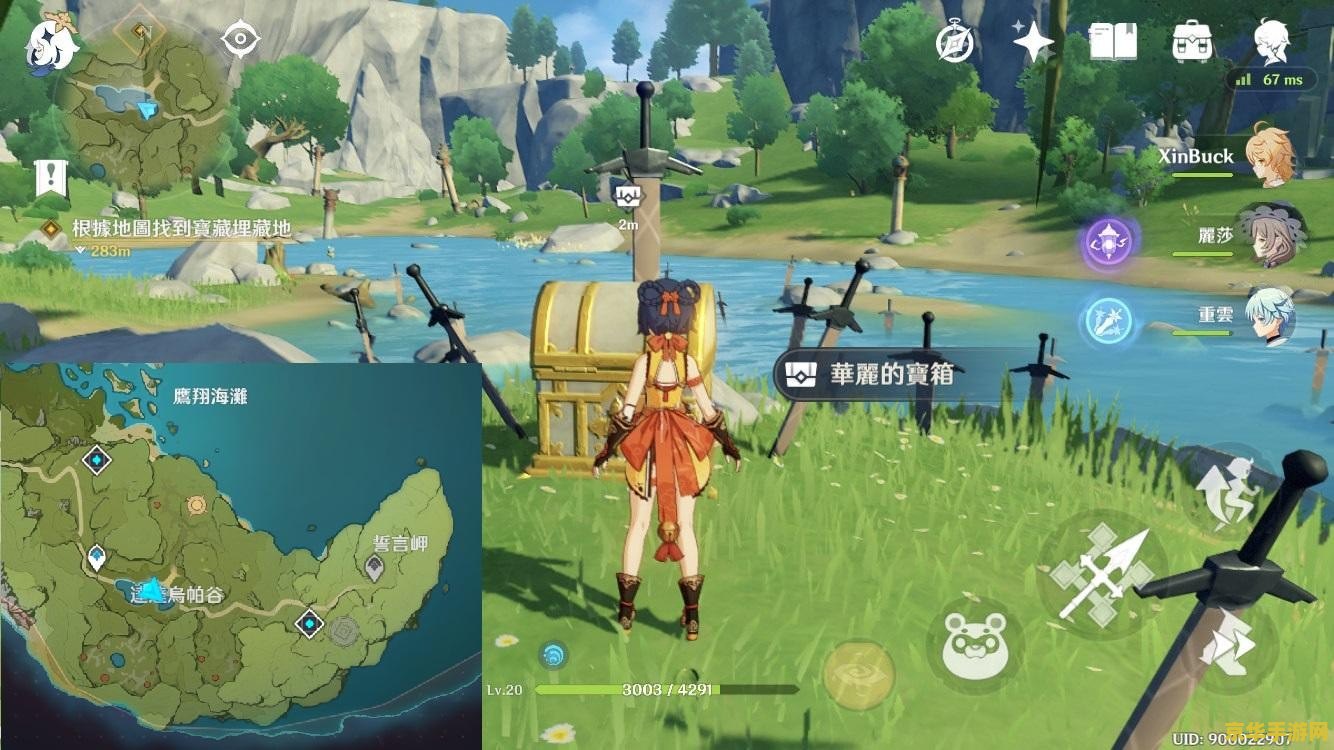Open the Adventurer Handbook book icon

click(x=1112, y=42)
